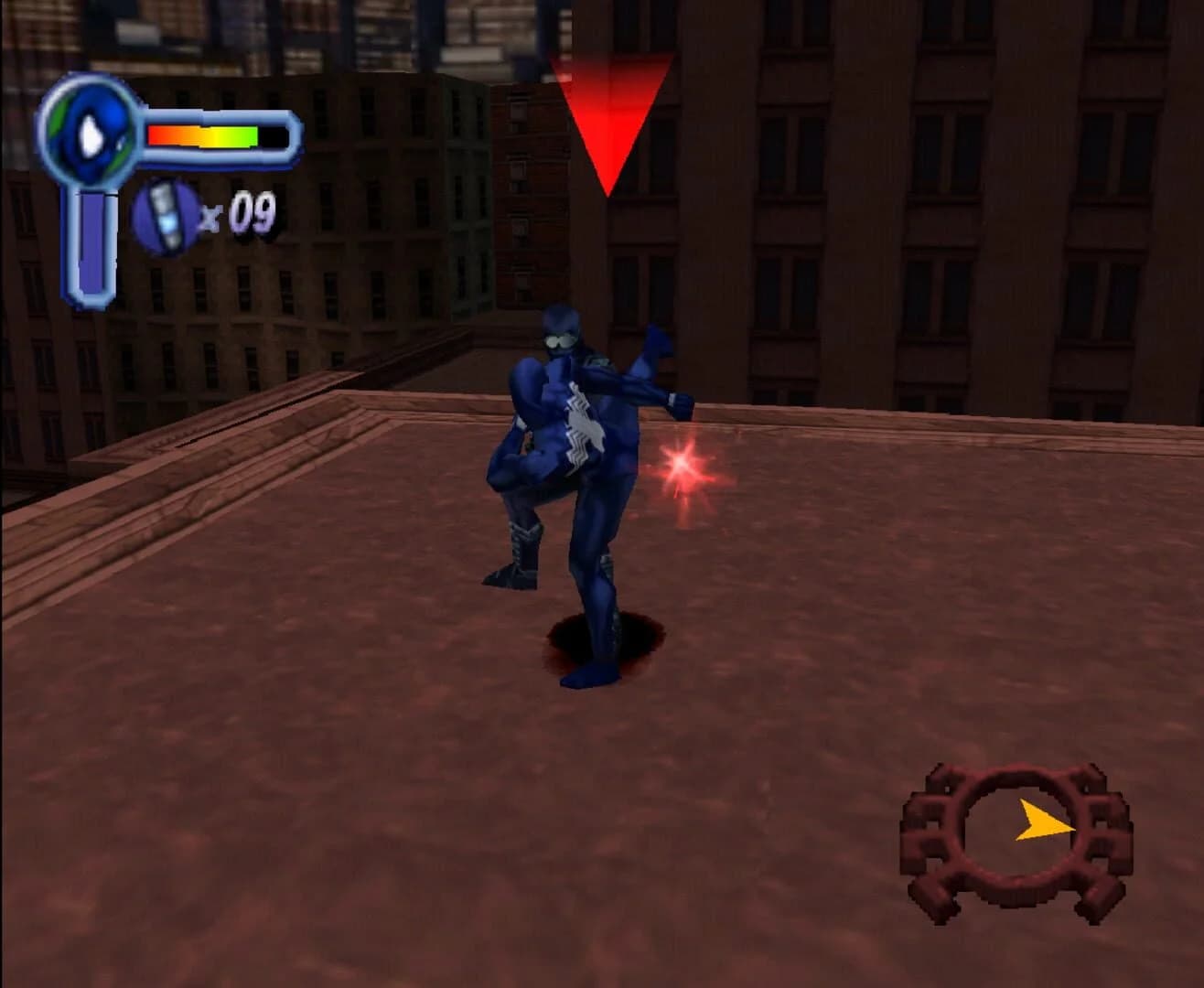Click the green-to-red health gradient bar
Screen dimensions: 1204x988
tap(199, 134)
